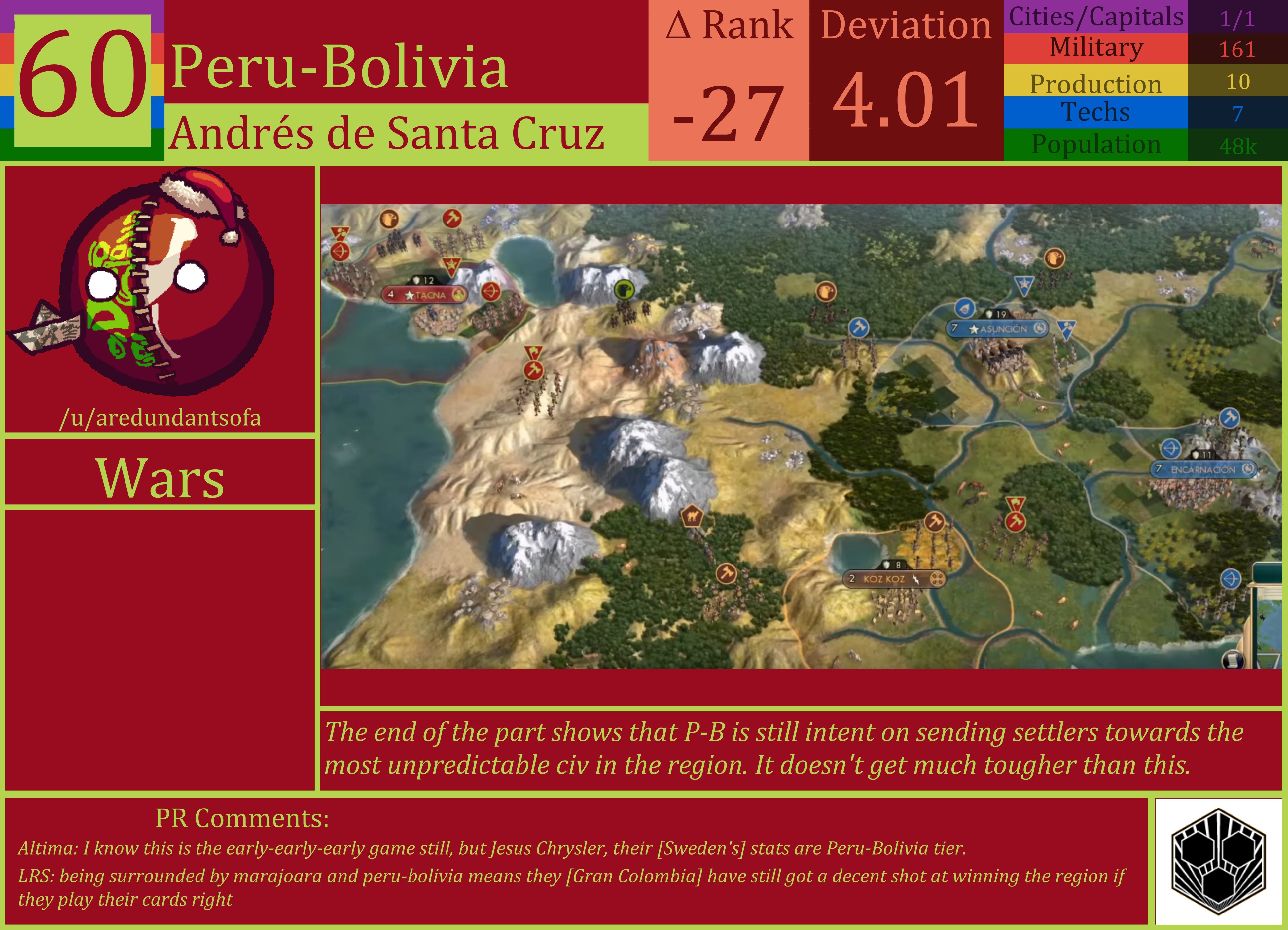Click the lightning bolt icon on Koz Koz banner
This screenshot has height=930, width=1288.
[916, 580]
